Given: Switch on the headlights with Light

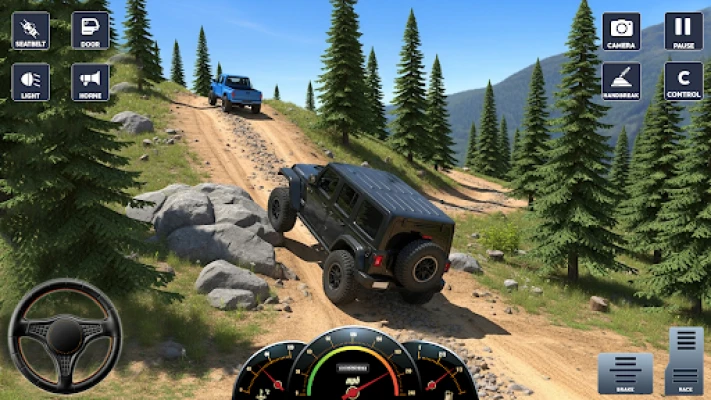Looking at the screenshot, I should point(30,82).
